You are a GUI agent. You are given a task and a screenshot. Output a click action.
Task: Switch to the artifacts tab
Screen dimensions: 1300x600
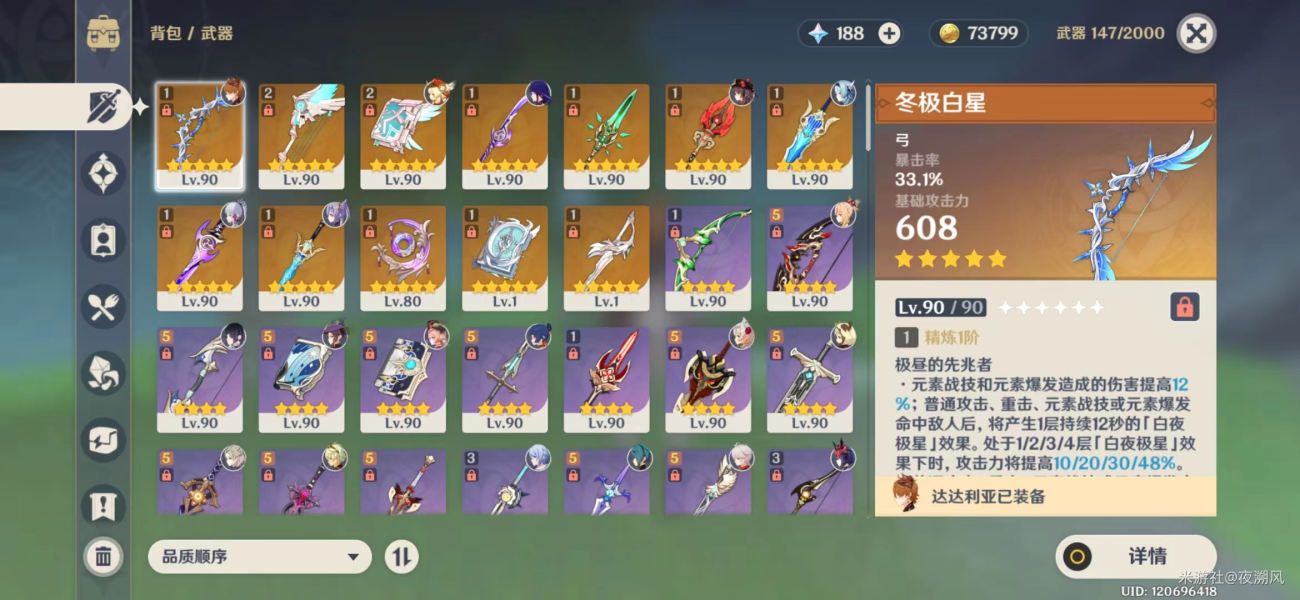tap(104, 175)
